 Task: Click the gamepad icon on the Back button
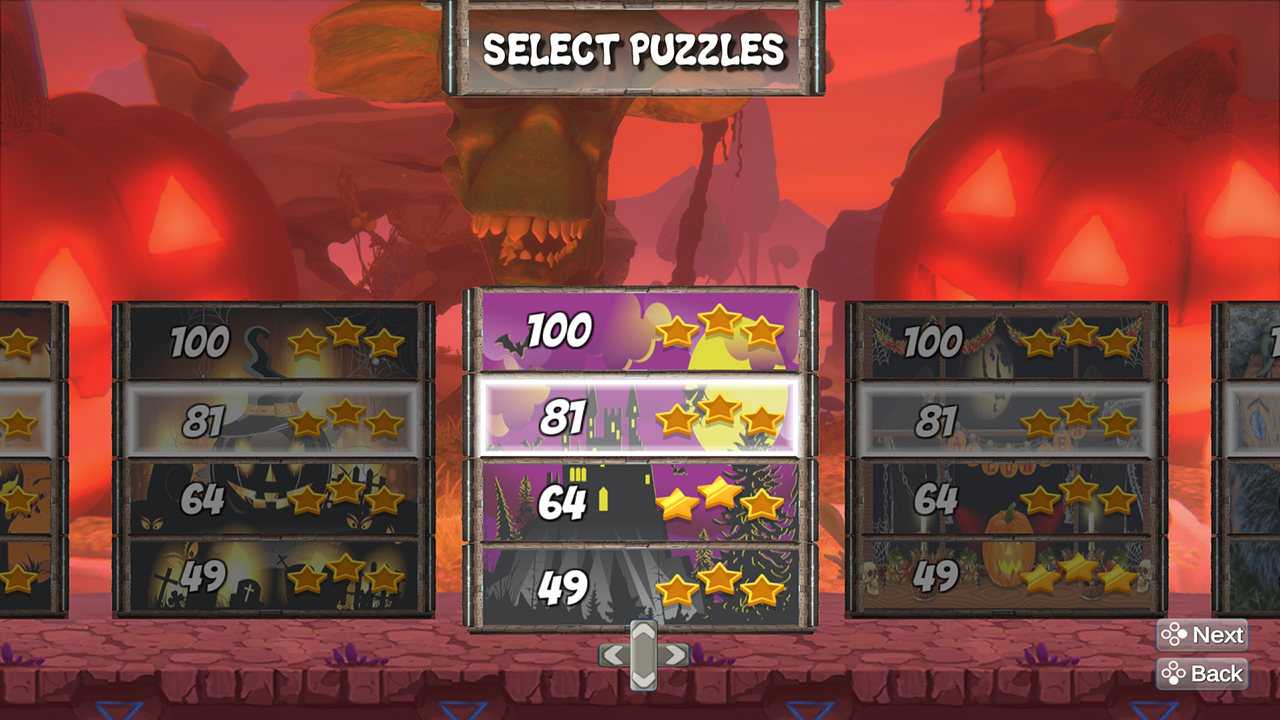[1173, 672]
